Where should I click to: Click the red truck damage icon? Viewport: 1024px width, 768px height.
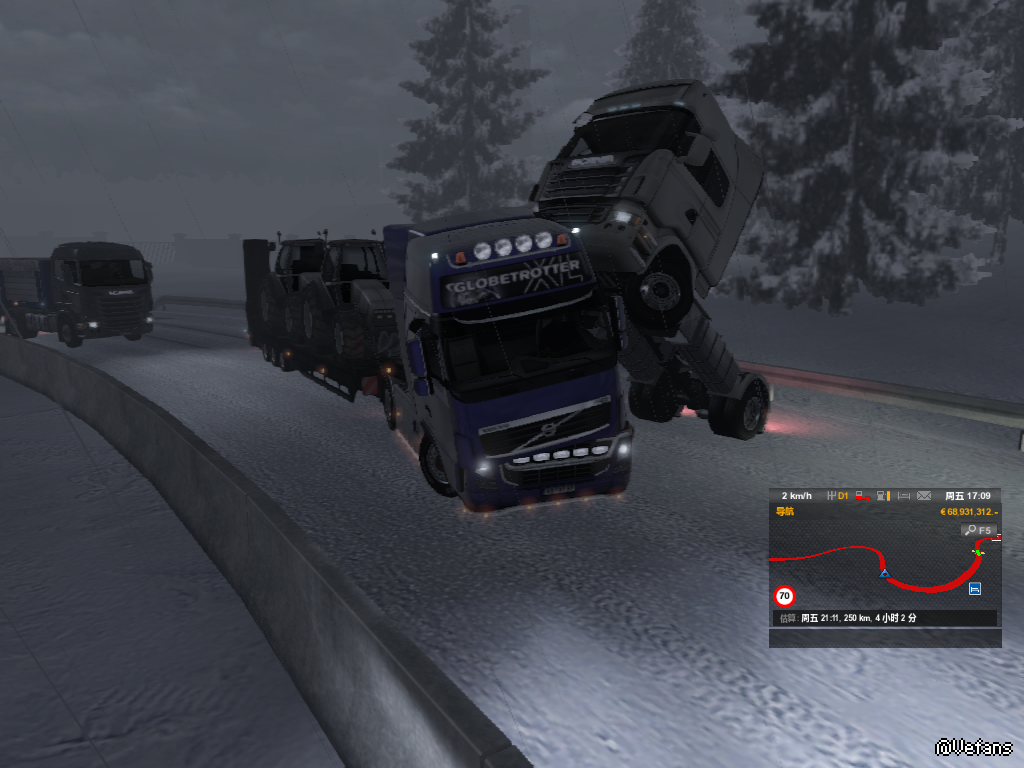(862, 496)
